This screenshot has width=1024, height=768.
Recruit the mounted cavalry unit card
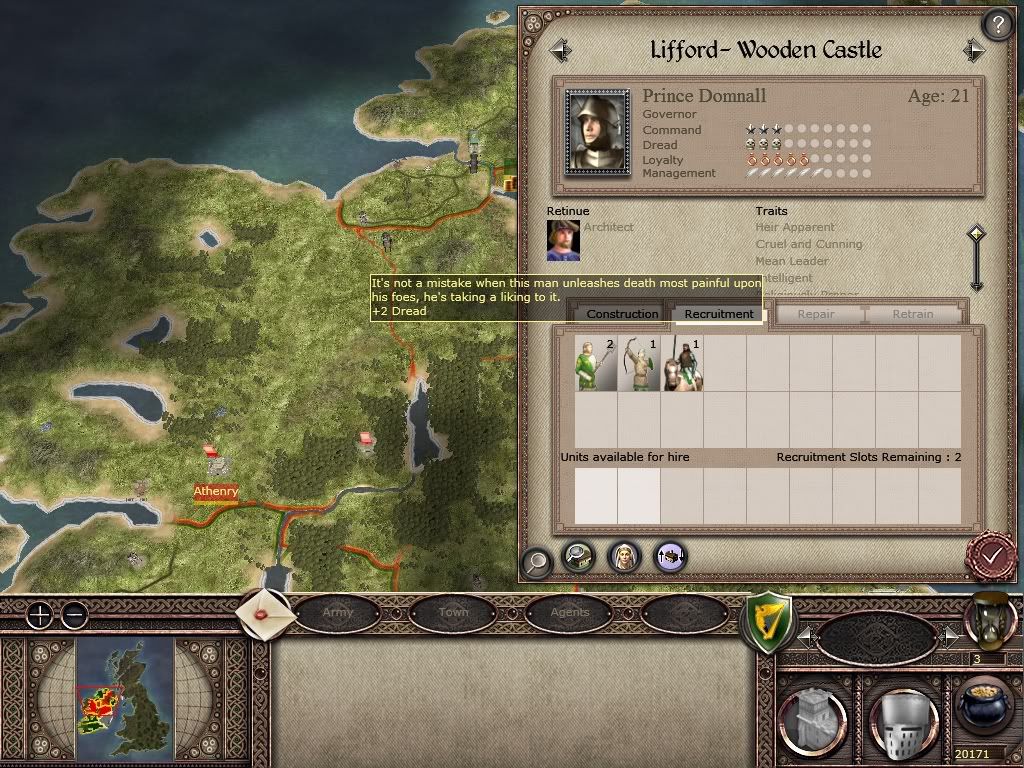tap(682, 364)
